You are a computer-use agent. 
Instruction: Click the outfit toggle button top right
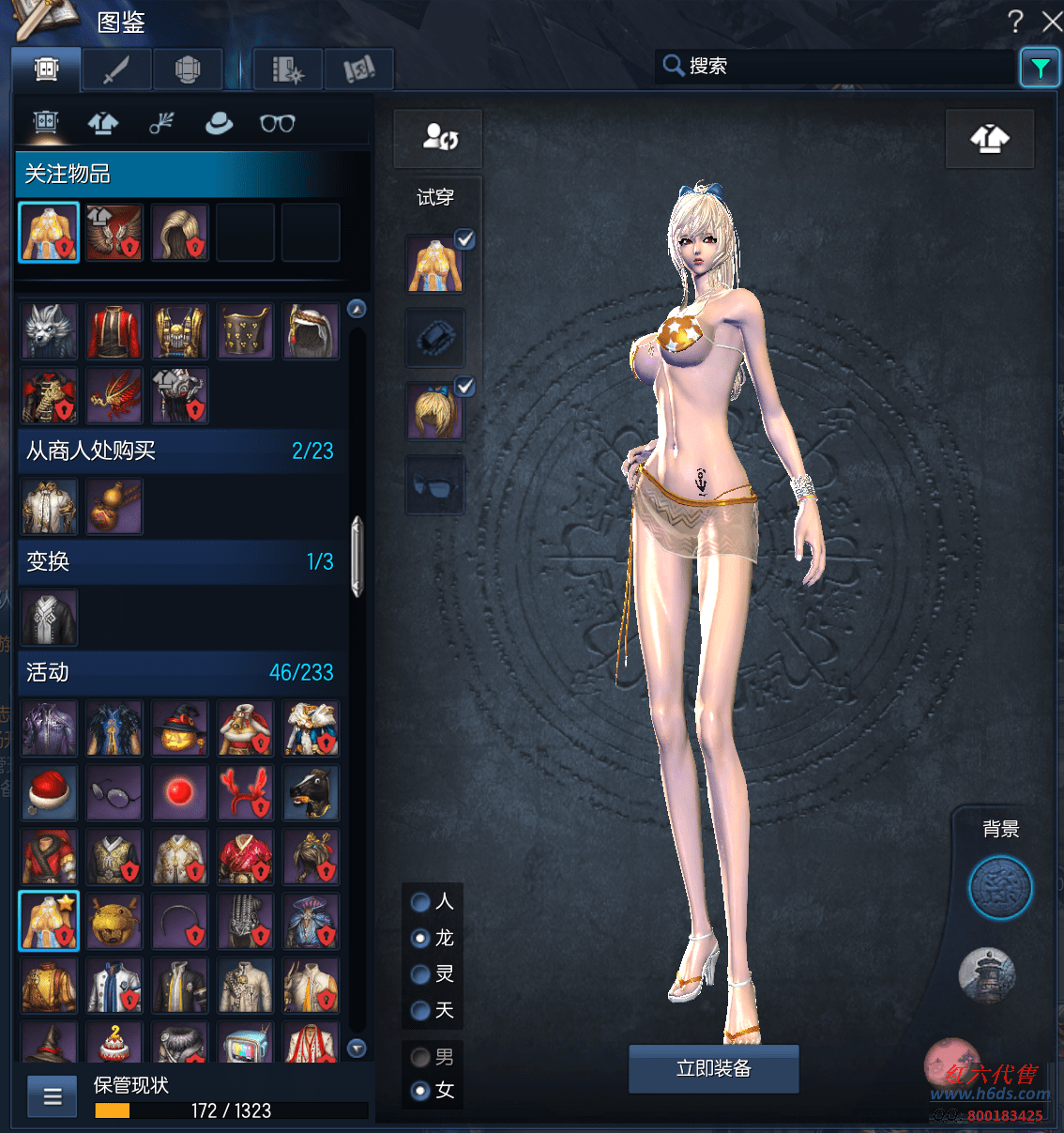[x=989, y=139]
